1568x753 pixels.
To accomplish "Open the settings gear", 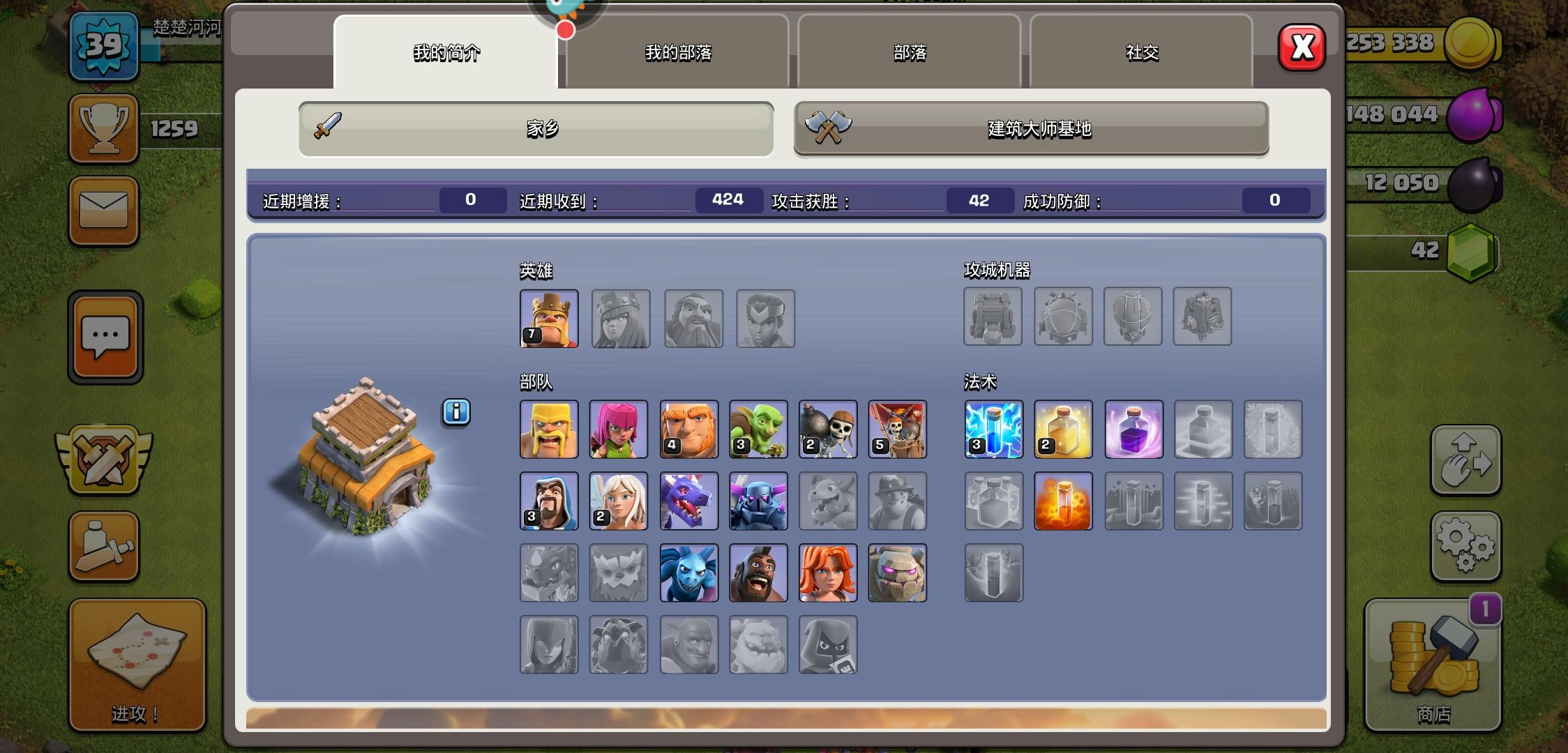I will pos(1467,546).
